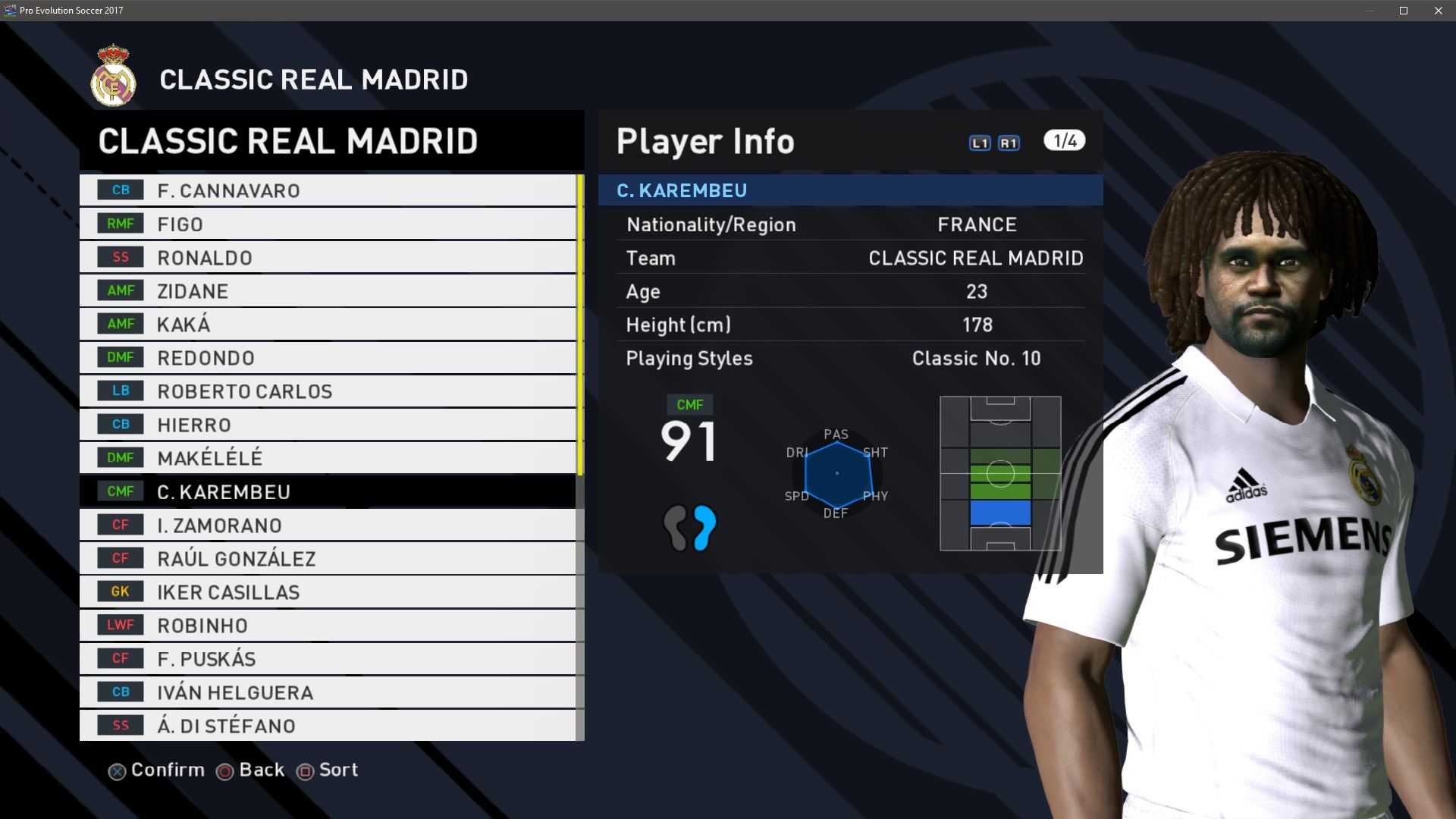Pick goalkeeper Iker Casillas
The width and height of the screenshot is (1456, 819).
pos(327,591)
